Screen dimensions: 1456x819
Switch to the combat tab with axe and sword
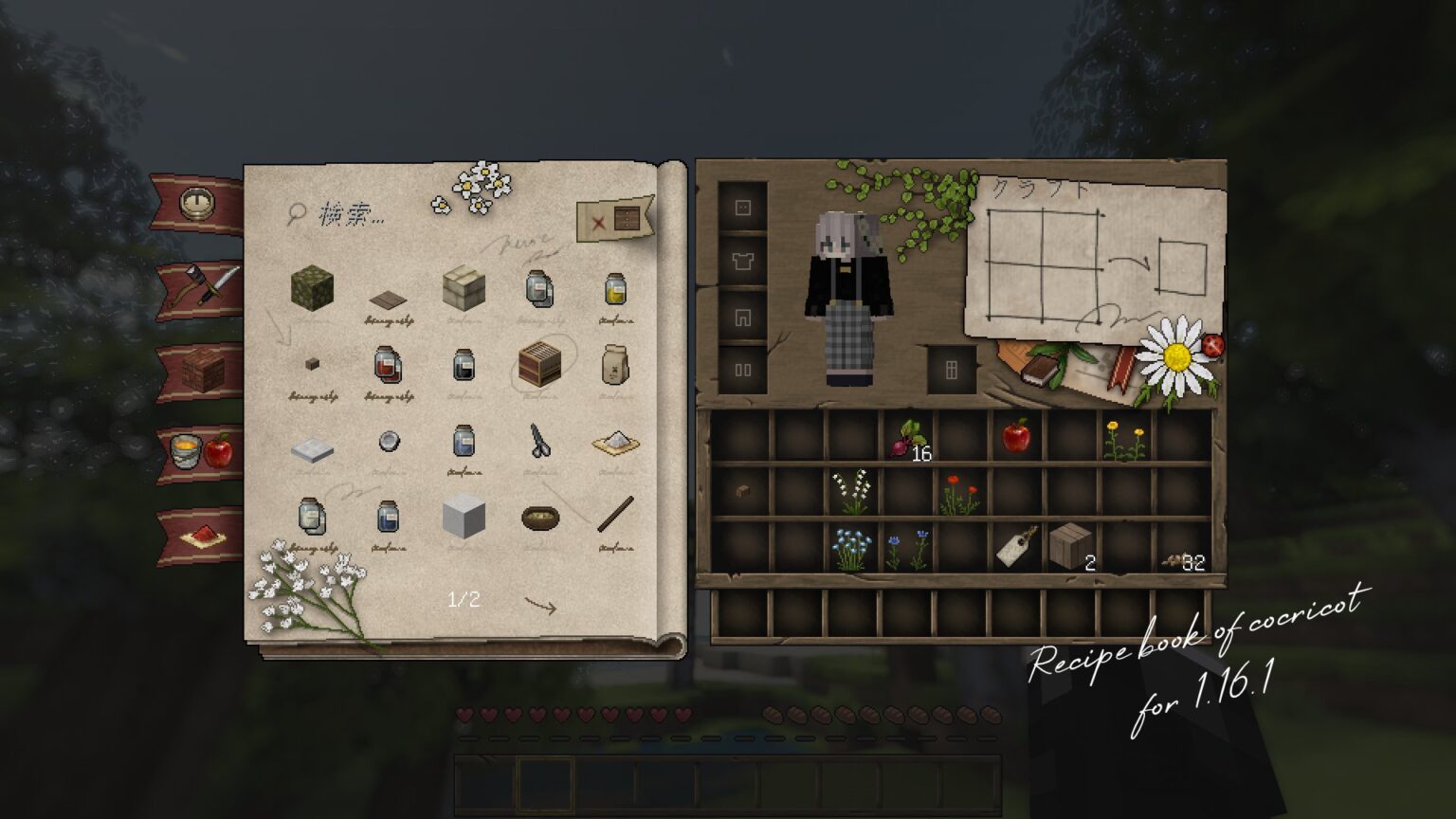point(199,282)
